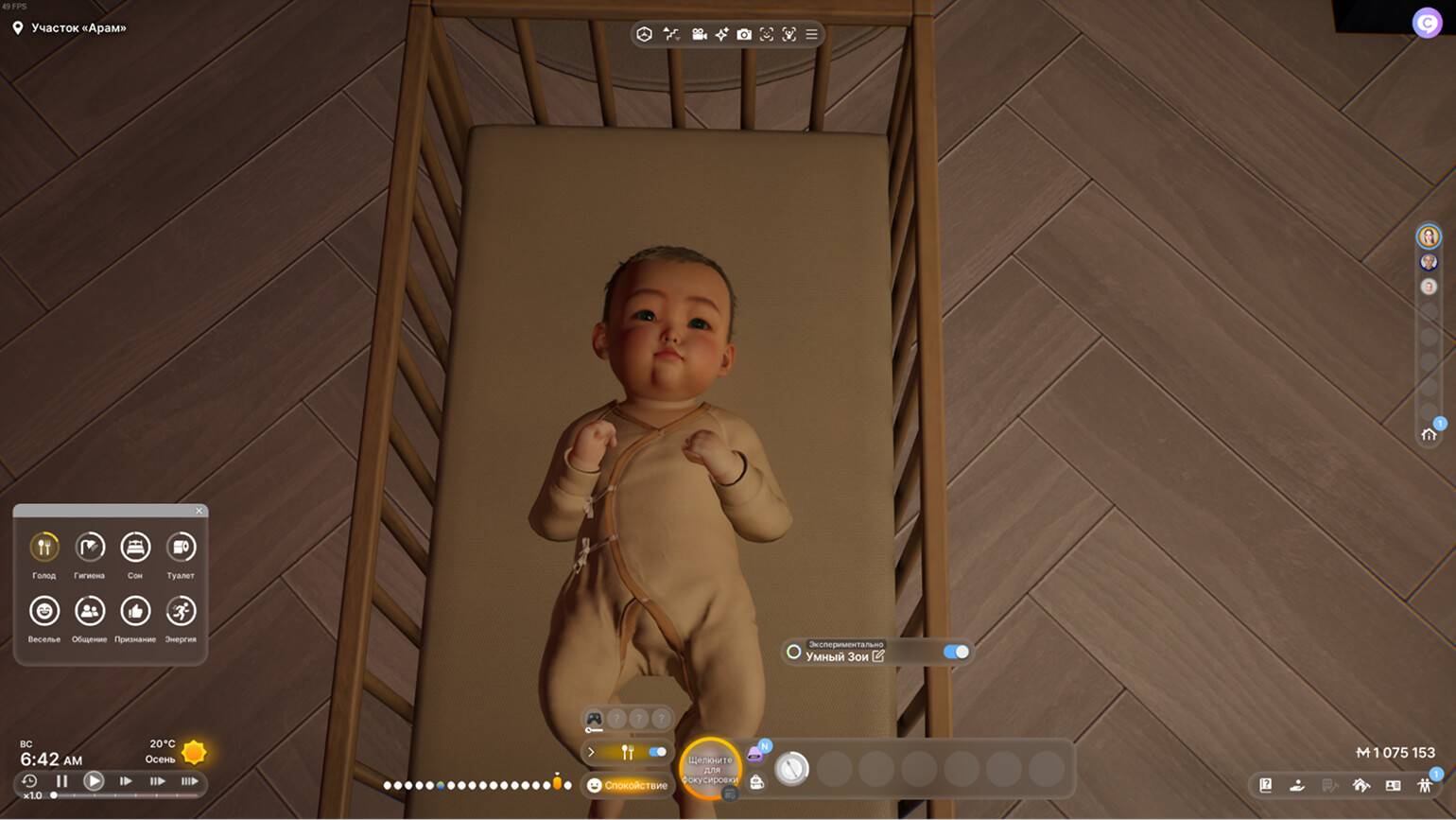This screenshot has height=820, width=1456.
Task: Pause the game time
Action: click(x=62, y=781)
